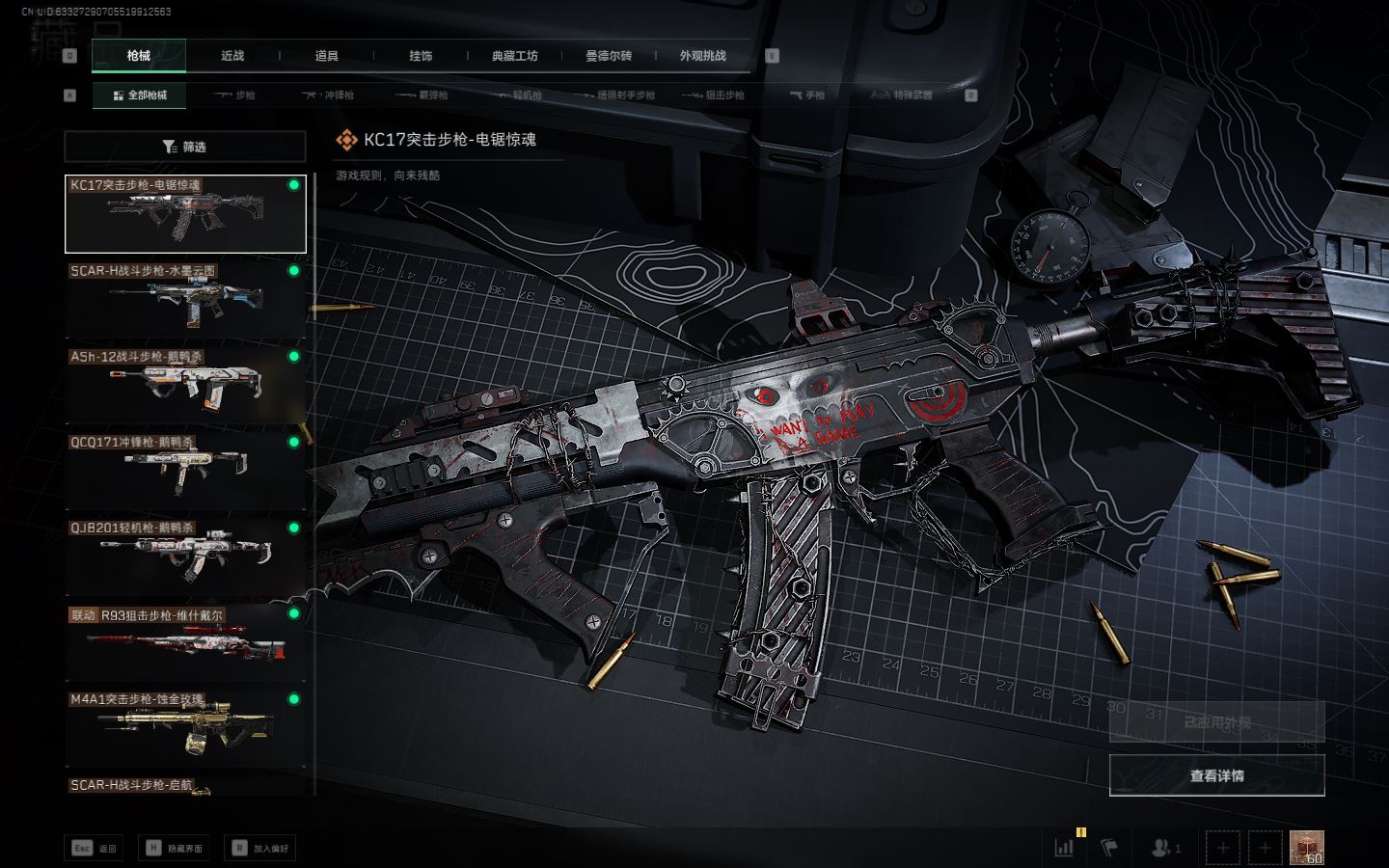Select QCQ171冲锋枪-鹅鸭杀 skin
This screenshot has width=1389, height=868.
pos(184,471)
